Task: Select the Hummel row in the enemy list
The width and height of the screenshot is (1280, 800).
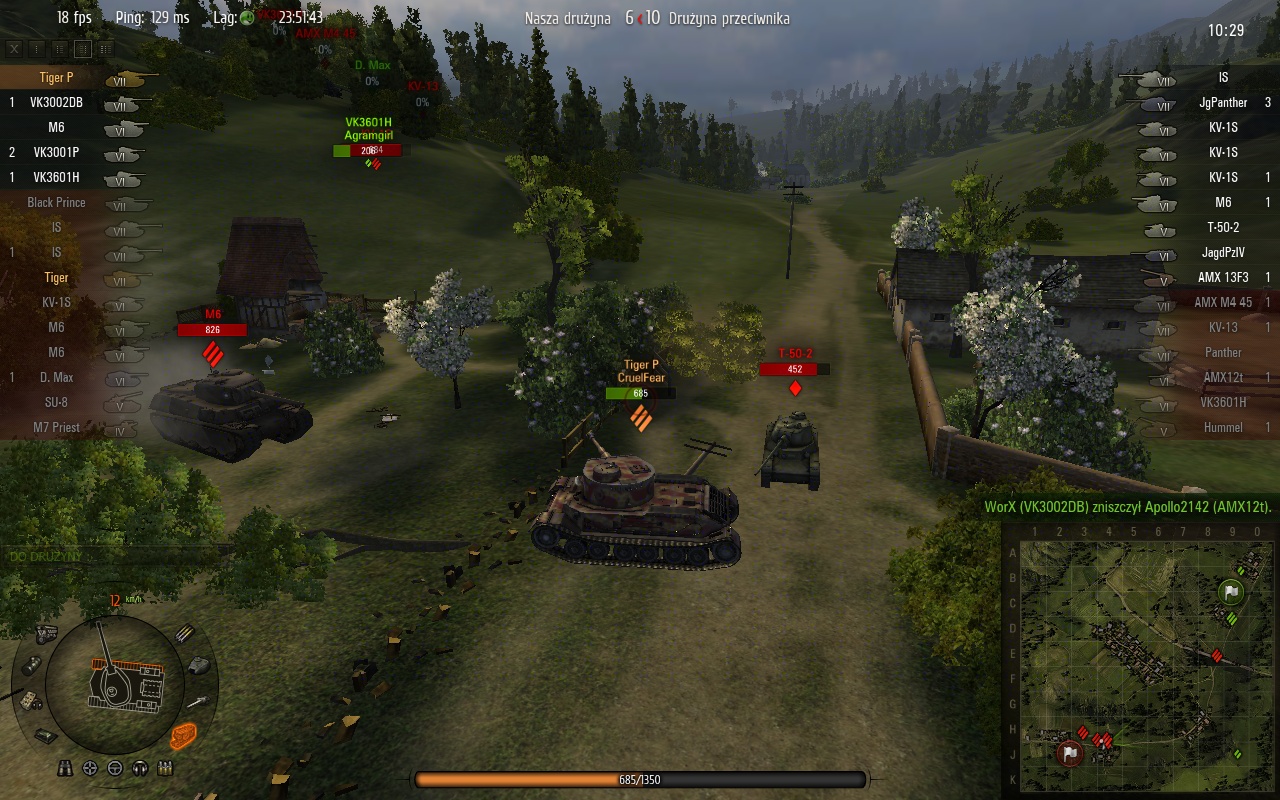Action: pyautogui.click(x=1222, y=427)
